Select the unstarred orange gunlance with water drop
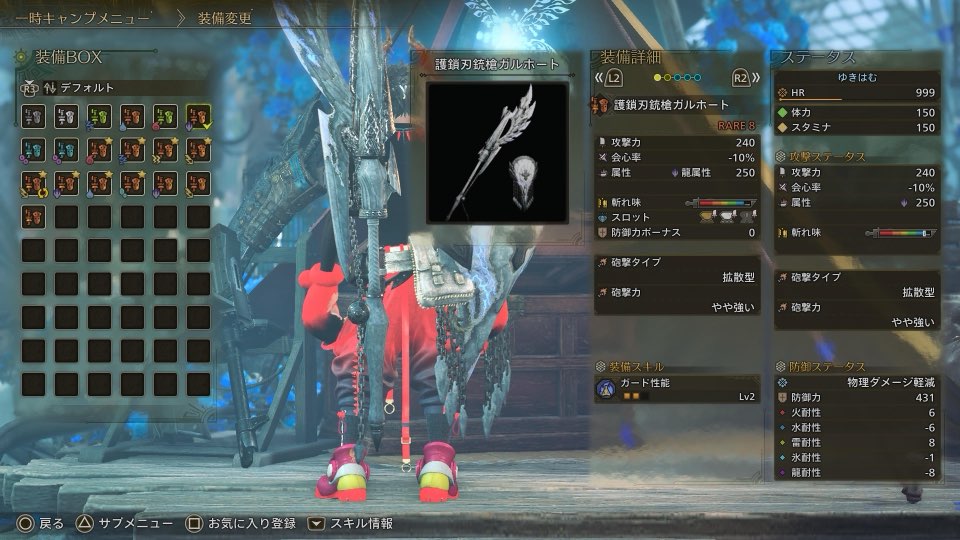 (132, 117)
